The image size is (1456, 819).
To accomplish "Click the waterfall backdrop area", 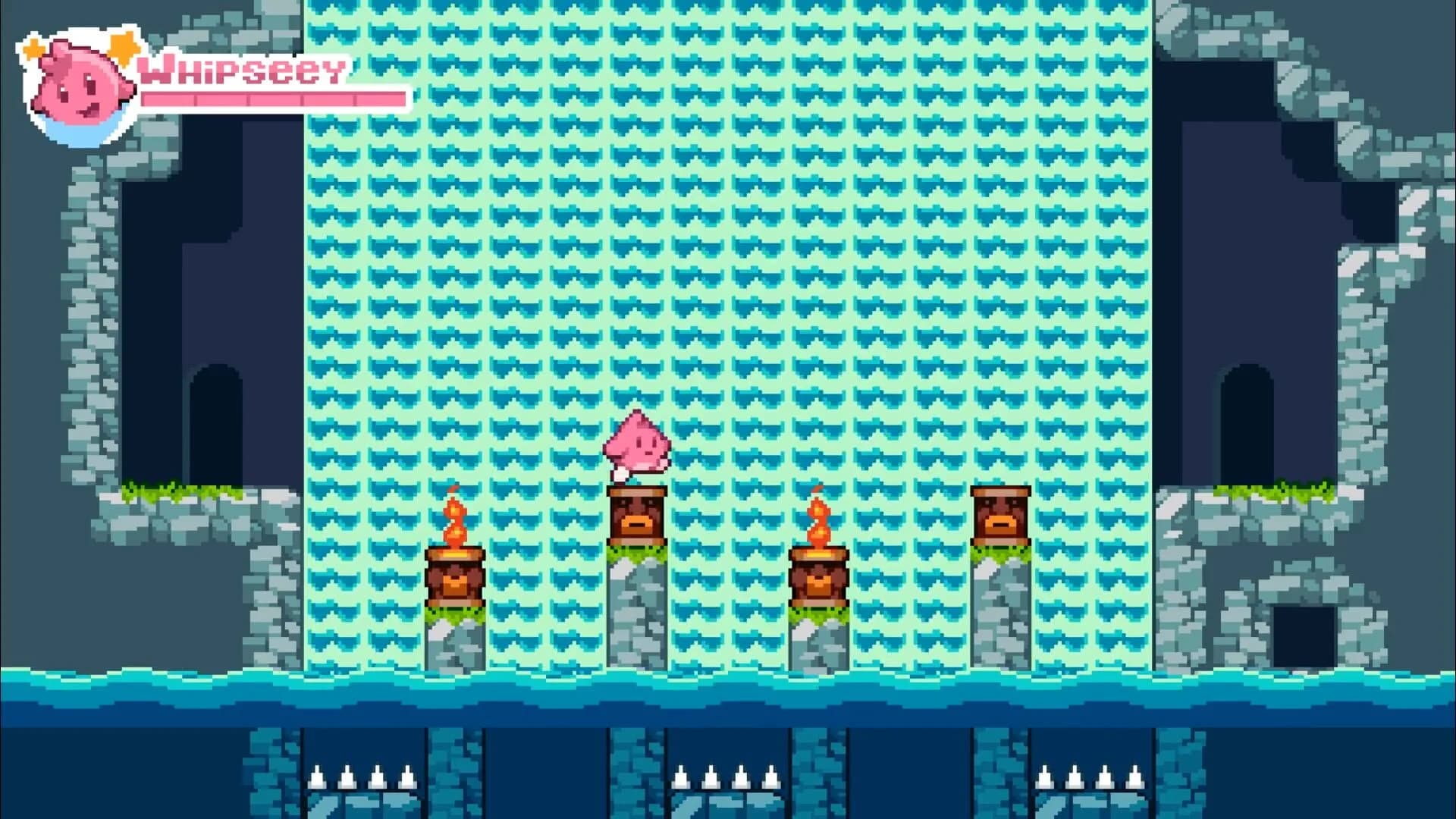I will coord(728,227).
